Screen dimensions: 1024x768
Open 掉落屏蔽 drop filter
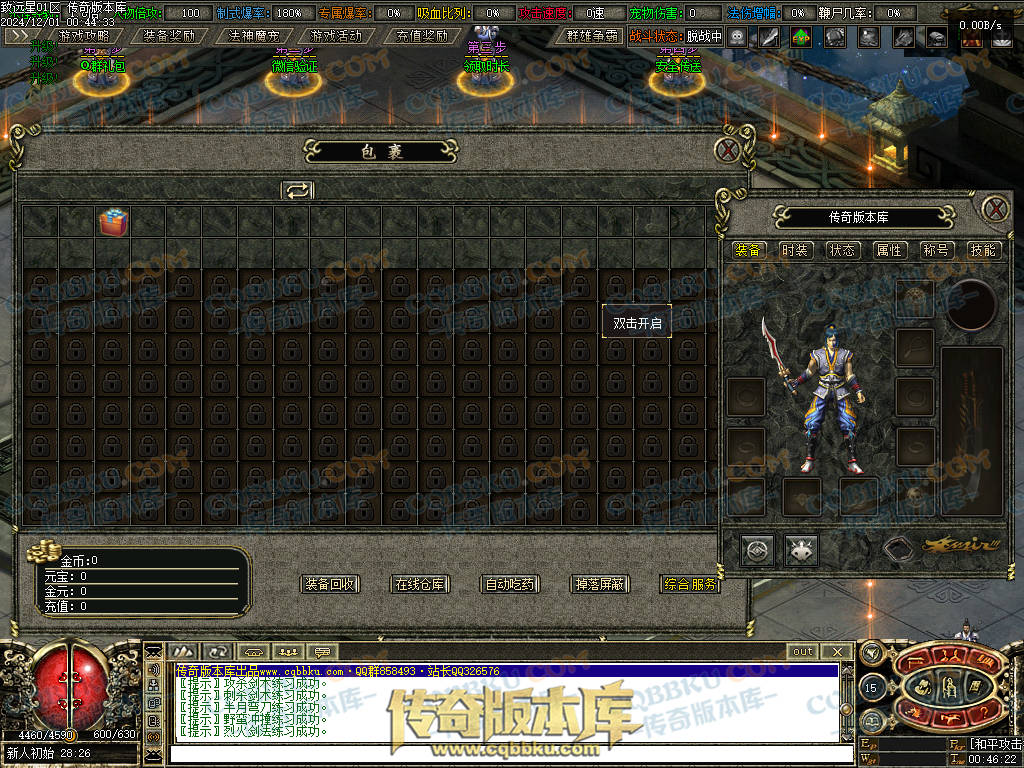(600, 584)
